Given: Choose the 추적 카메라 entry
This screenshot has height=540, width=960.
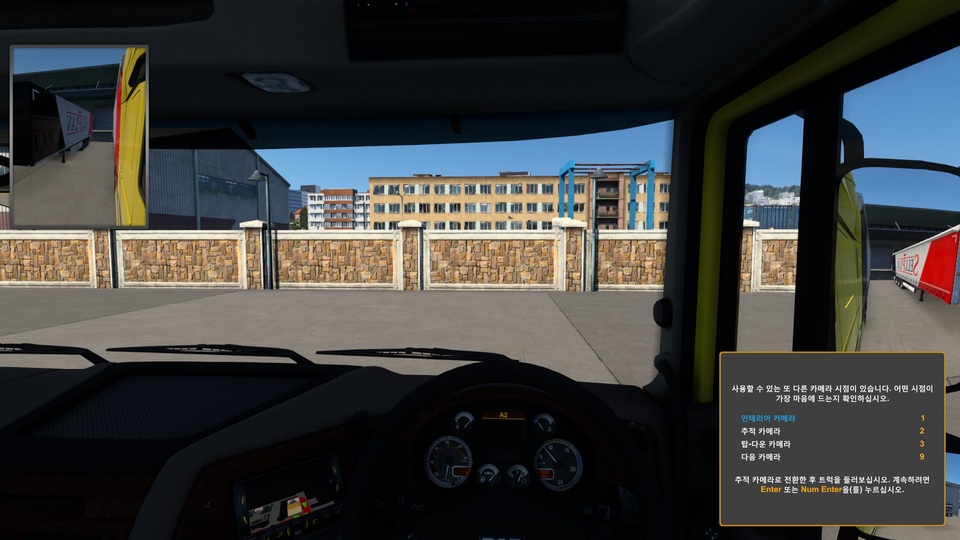Looking at the screenshot, I should [x=761, y=430].
